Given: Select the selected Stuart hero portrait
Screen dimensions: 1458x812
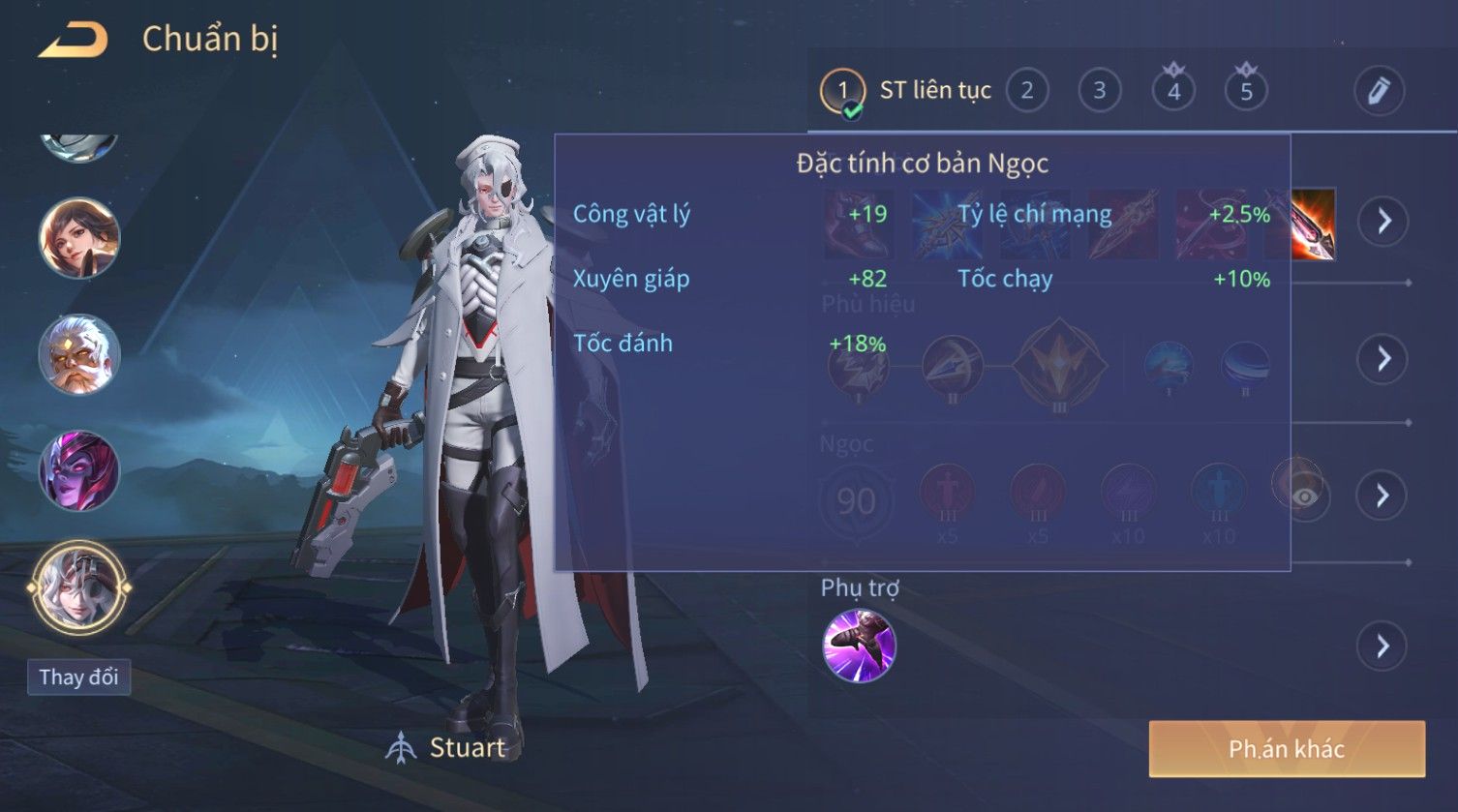Looking at the screenshot, I should [x=78, y=586].
